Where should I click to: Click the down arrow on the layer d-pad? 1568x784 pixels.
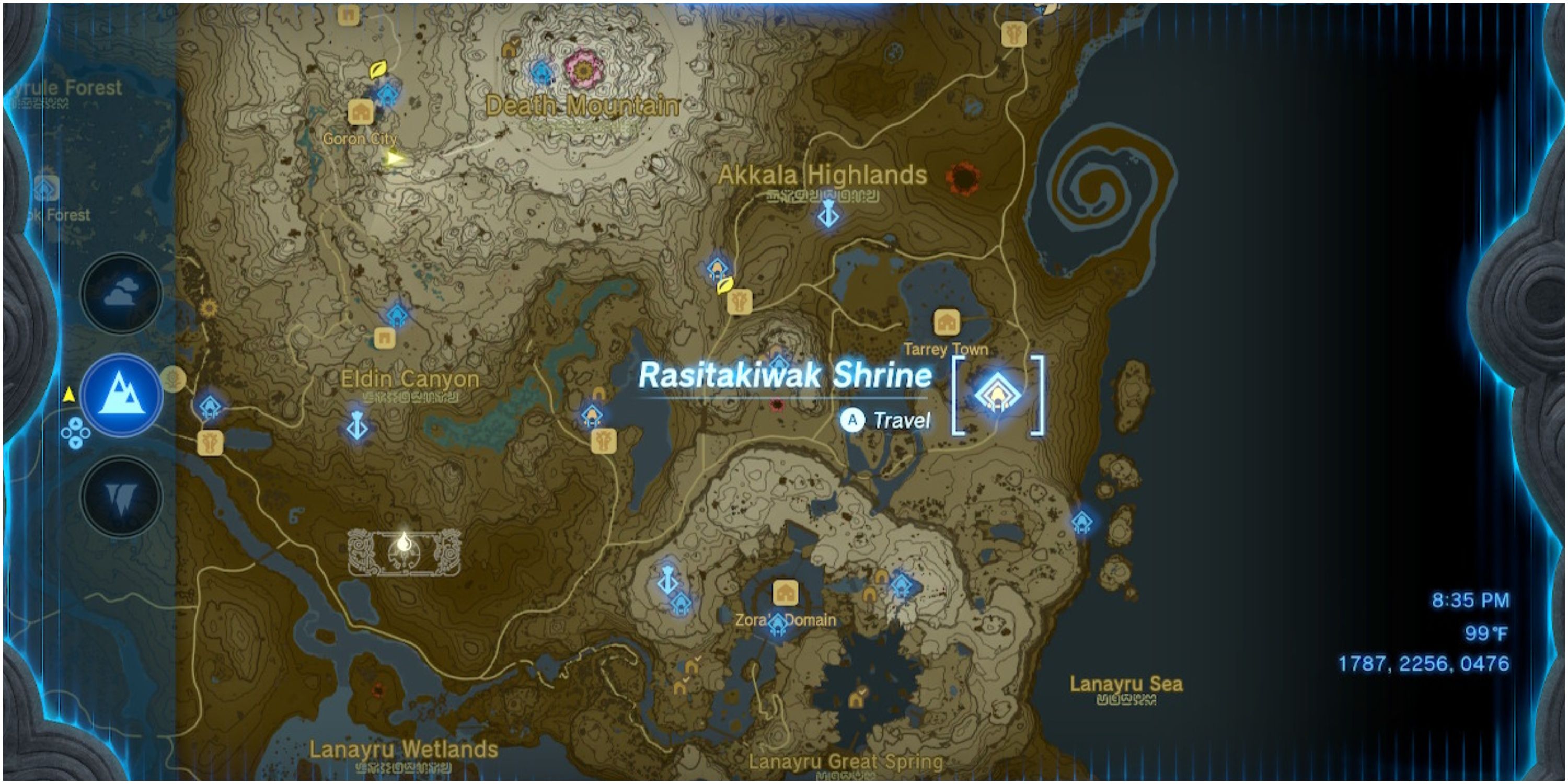click(x=76, y=443)
